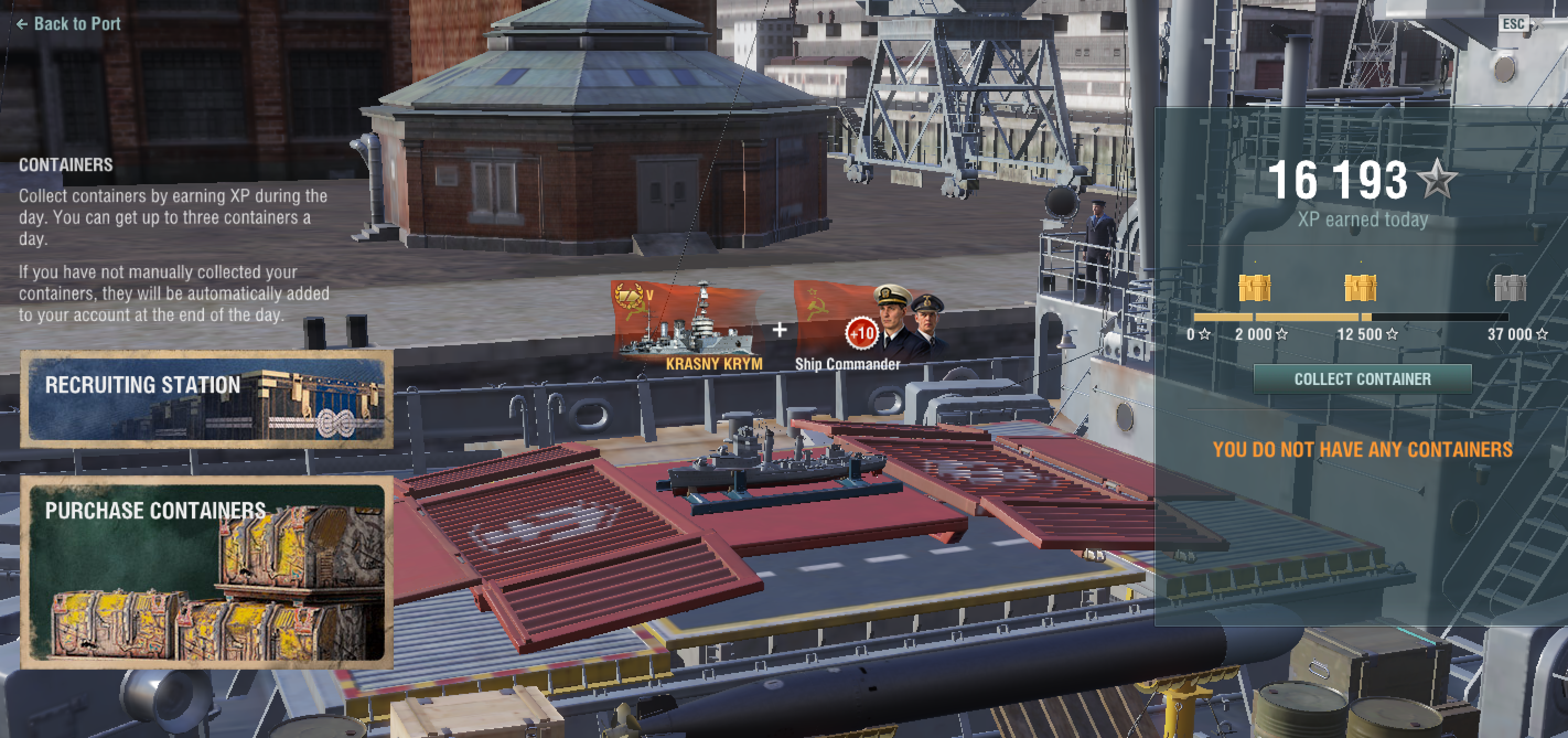
Task: Collect the earned container
Action: pyautogui.click(x=1362, y=379)
